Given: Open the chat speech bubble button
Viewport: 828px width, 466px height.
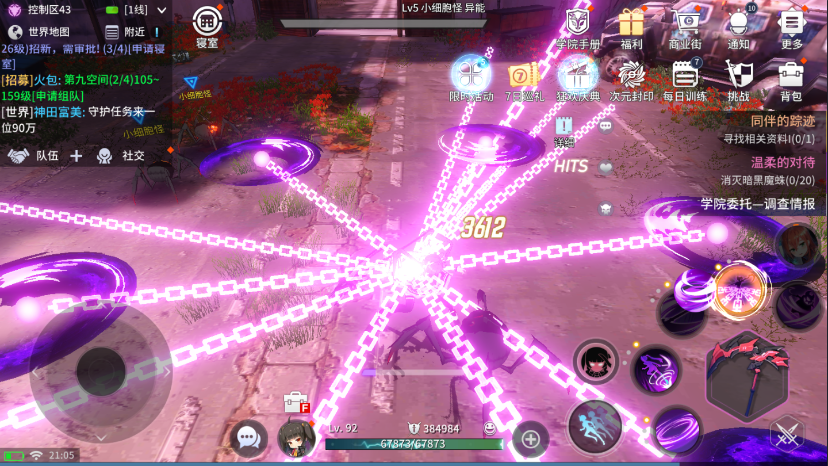Looking at the screenshot, I should pyautogui.click(x=247, y=436).
